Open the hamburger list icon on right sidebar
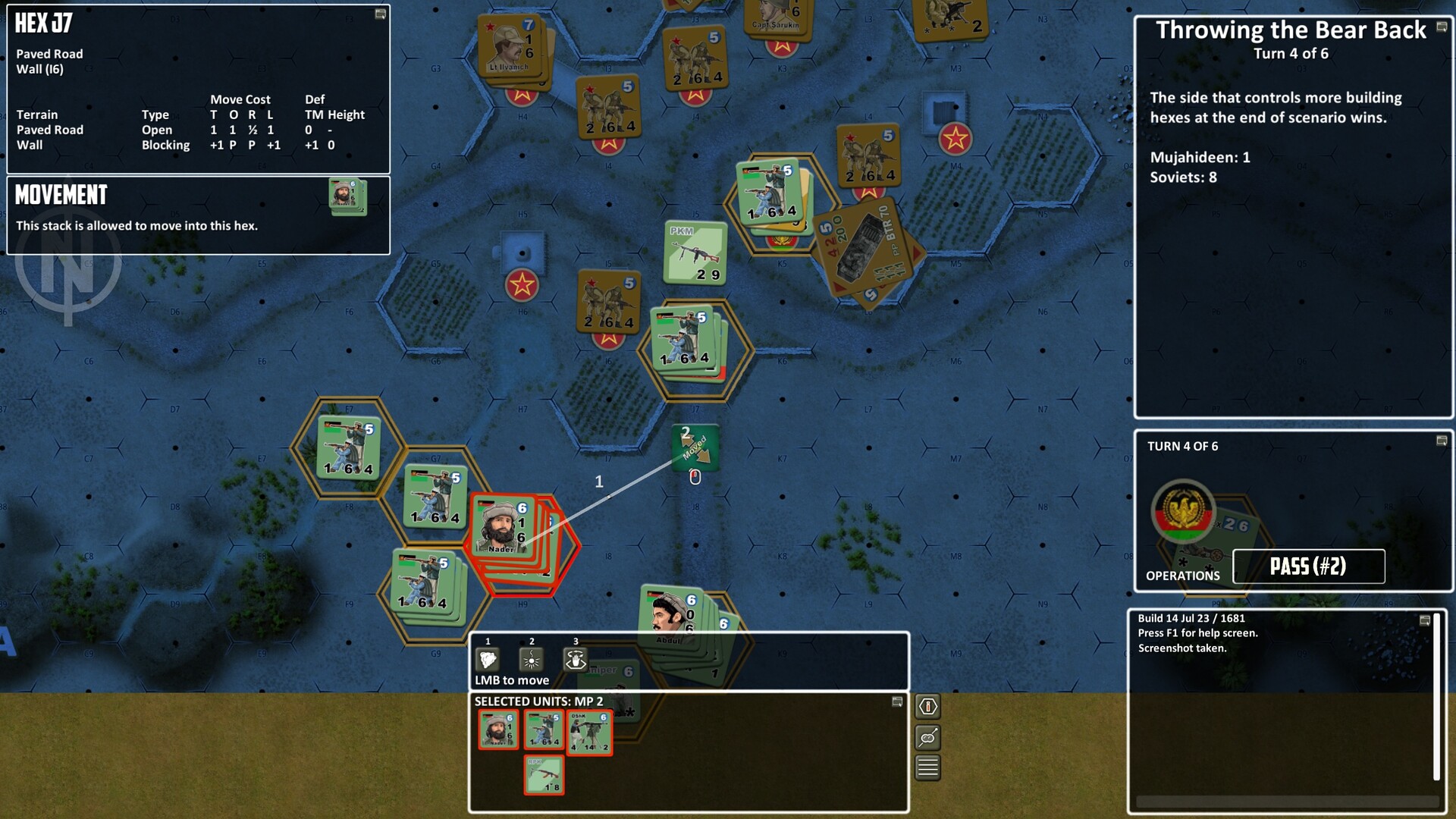This screenshot has height=819, width=1456. [927, 766]
